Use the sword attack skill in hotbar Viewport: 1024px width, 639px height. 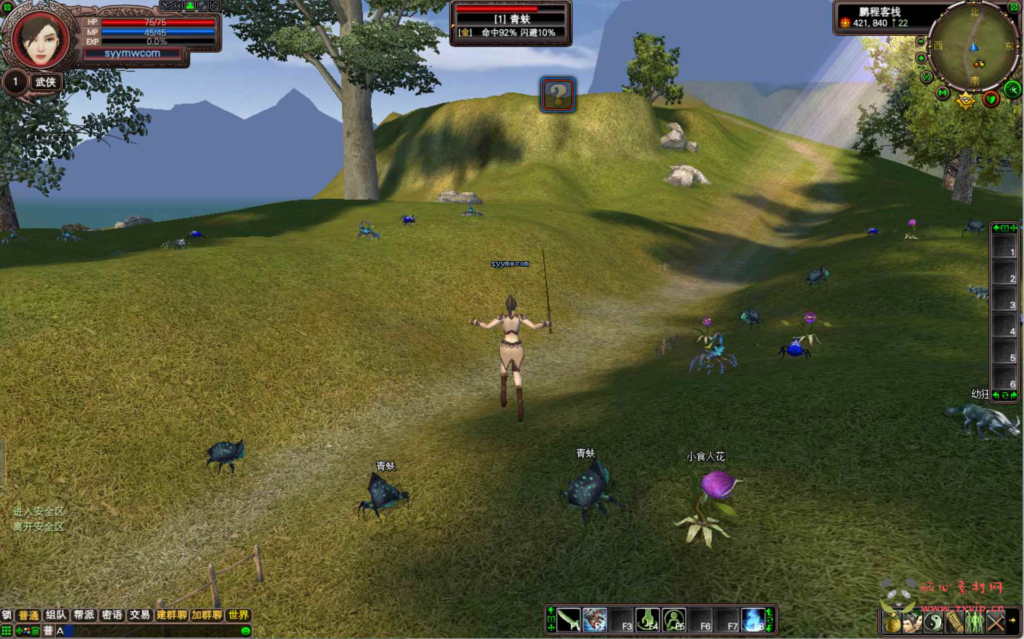[x=569, y=620]
